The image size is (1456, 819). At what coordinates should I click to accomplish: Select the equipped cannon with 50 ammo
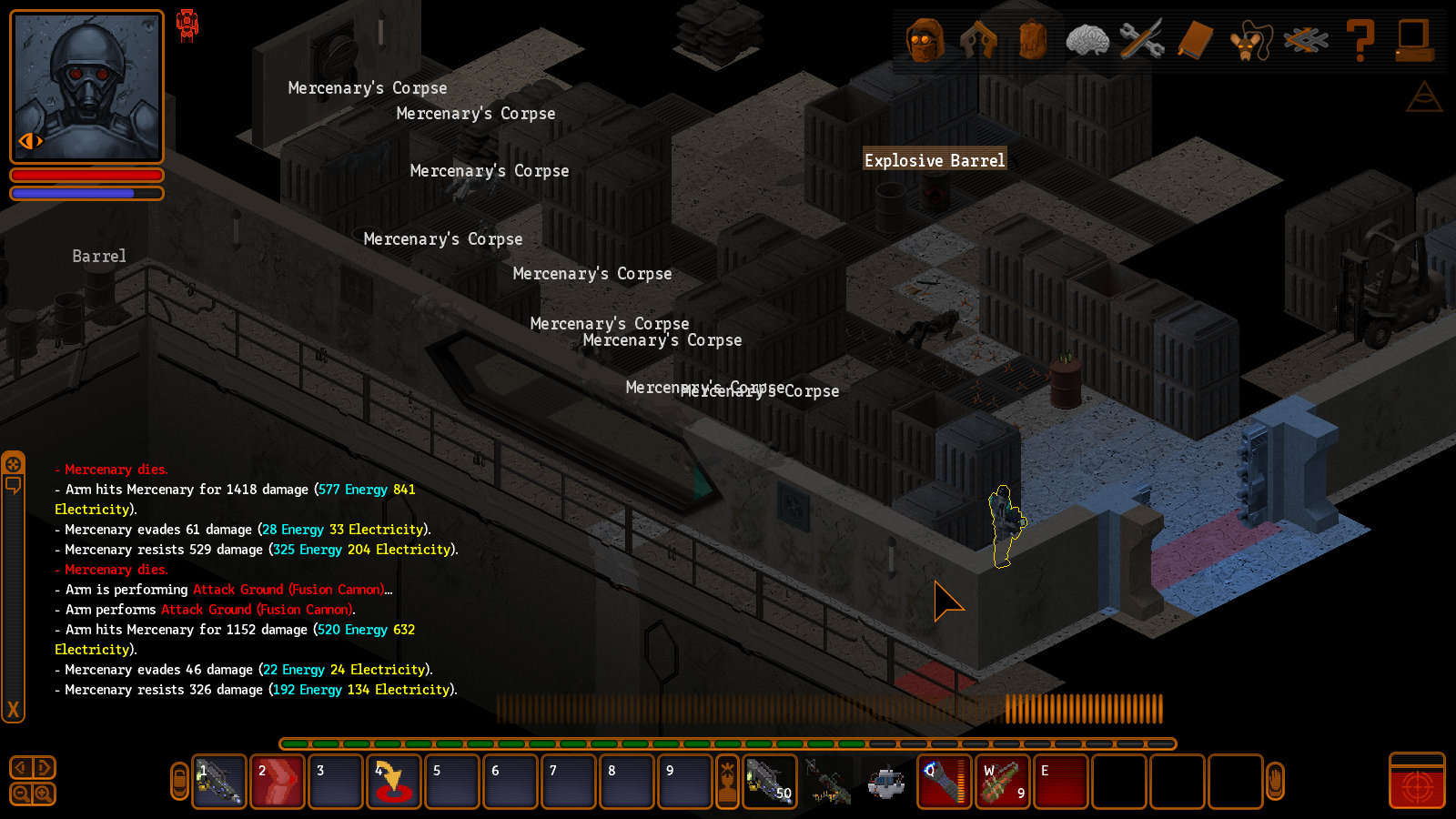(770, 782)
